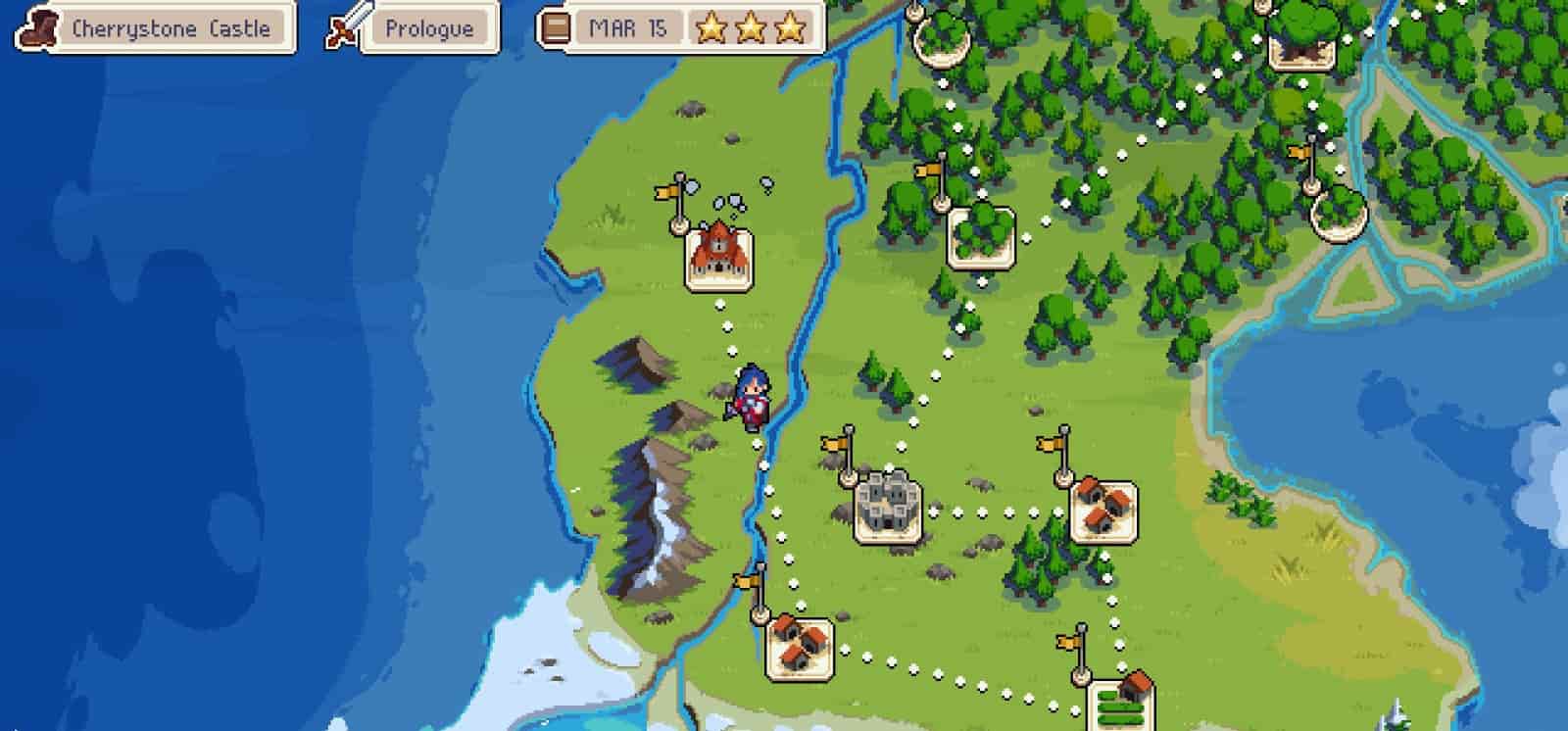The height and width of the screenshot is (731, 1568).
Task: Pick the village node beside the river
Action: coord(799,646)
